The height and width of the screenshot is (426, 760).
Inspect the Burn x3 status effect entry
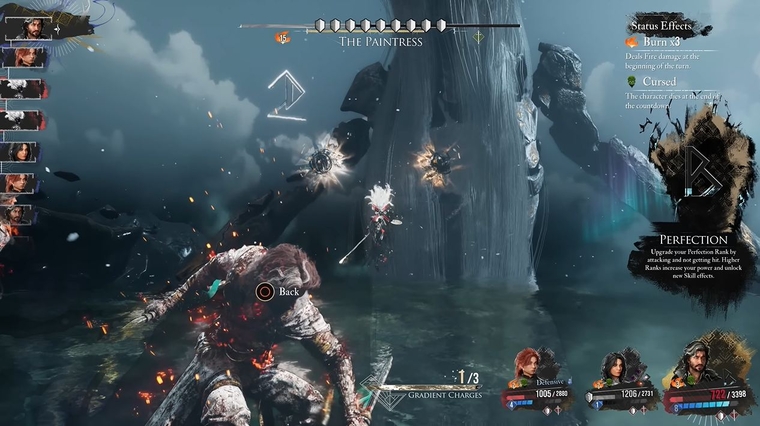click(660, 43)
